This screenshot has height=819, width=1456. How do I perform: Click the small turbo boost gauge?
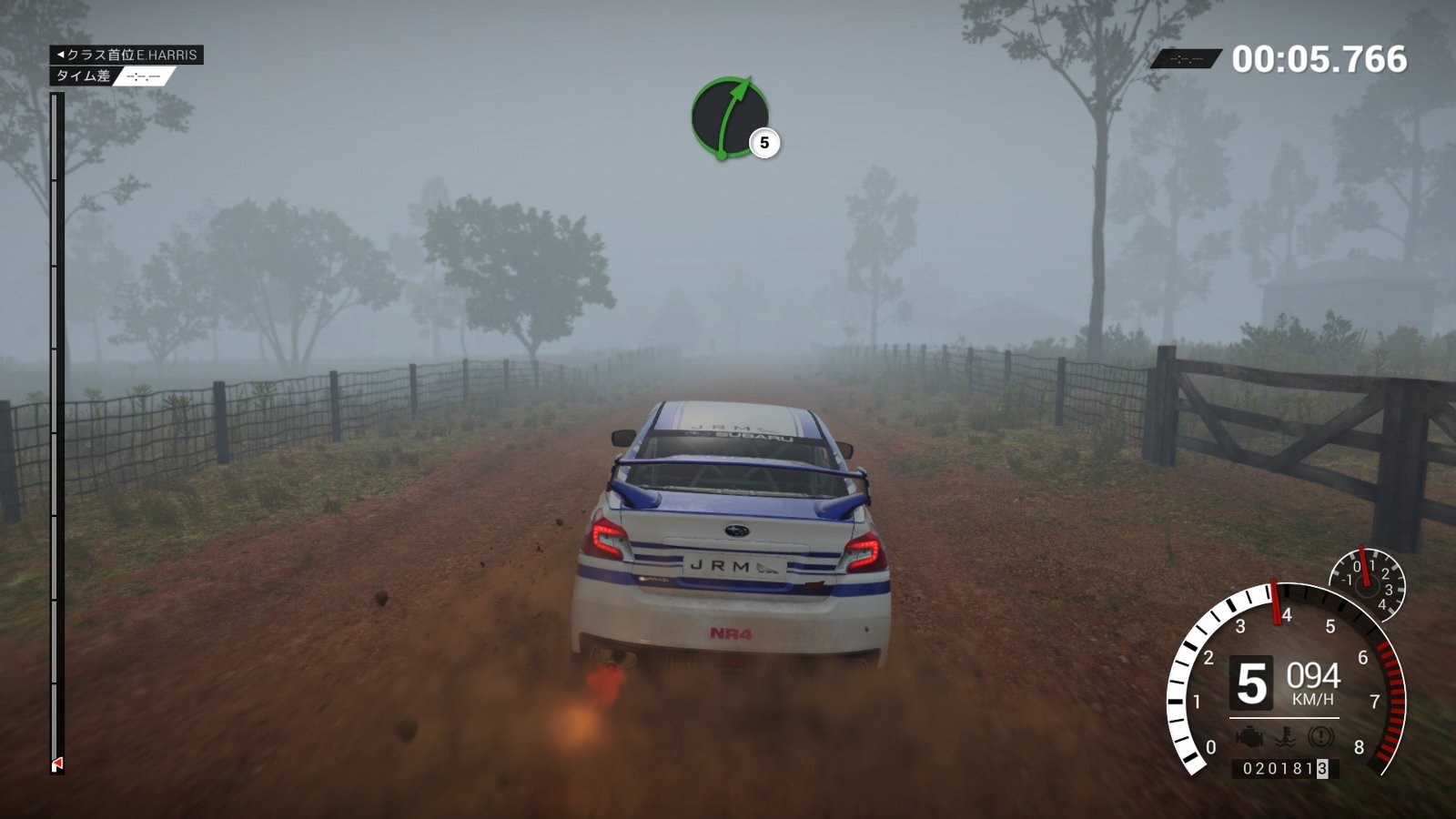pyautogui.click(x=1367, y=583)
